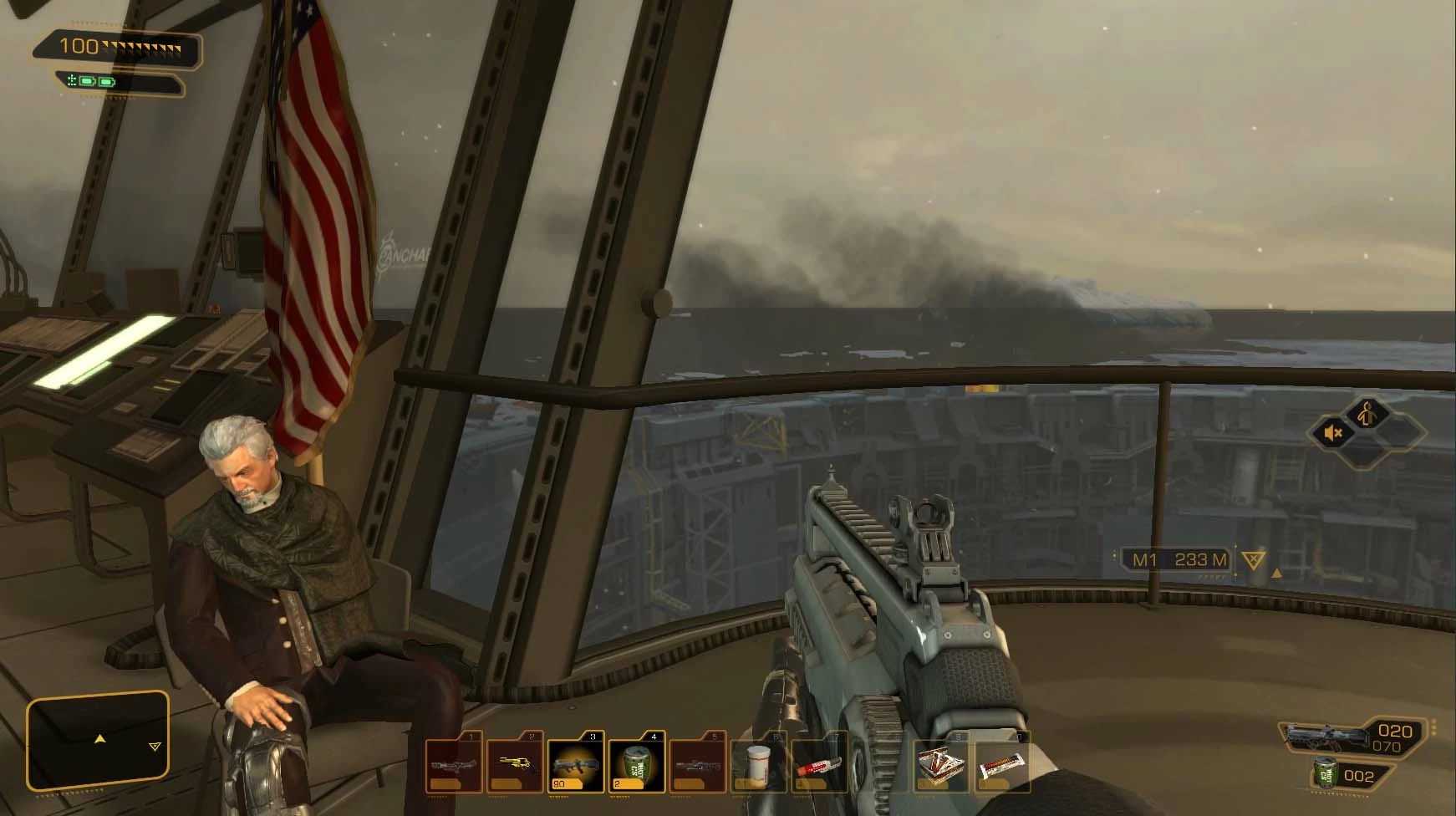Activate the cloaked figure augmentation icon
1456x816 pixels.
point(1367,412)
